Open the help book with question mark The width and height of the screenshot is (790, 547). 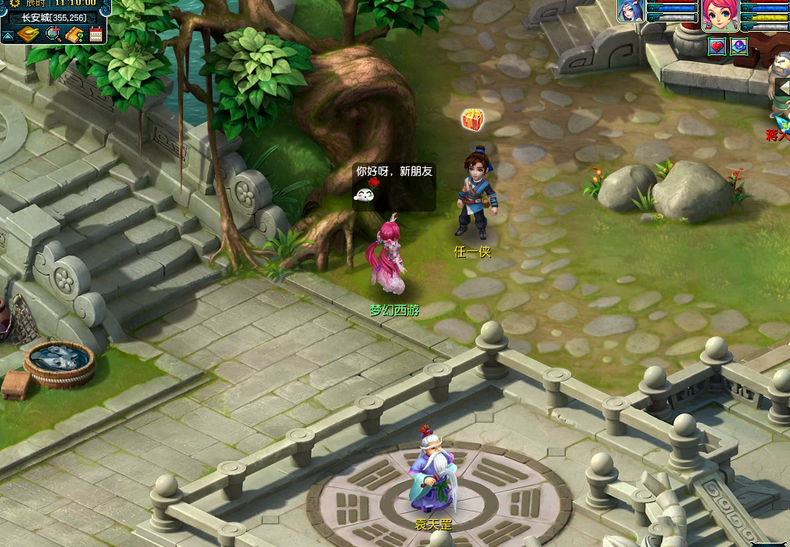pyautogui.click(x=75, y=35)
